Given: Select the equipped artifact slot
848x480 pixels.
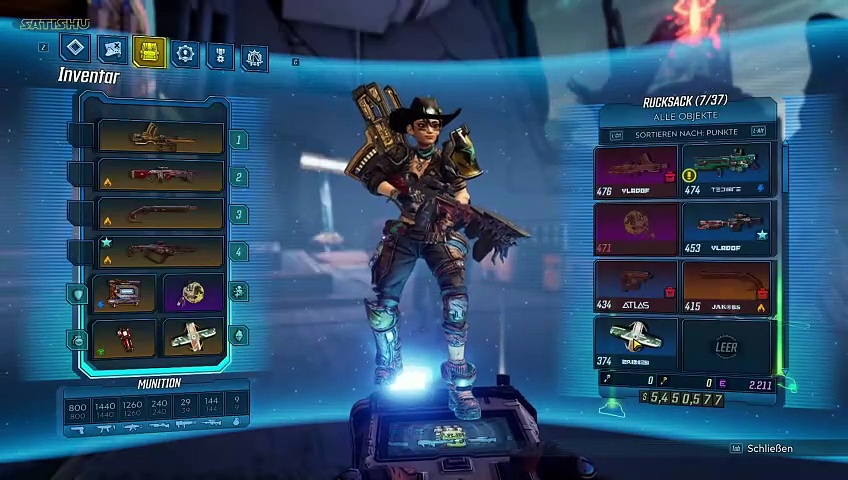Looking at the screenshot, I should pyautogui.click(x=192, y=337).
